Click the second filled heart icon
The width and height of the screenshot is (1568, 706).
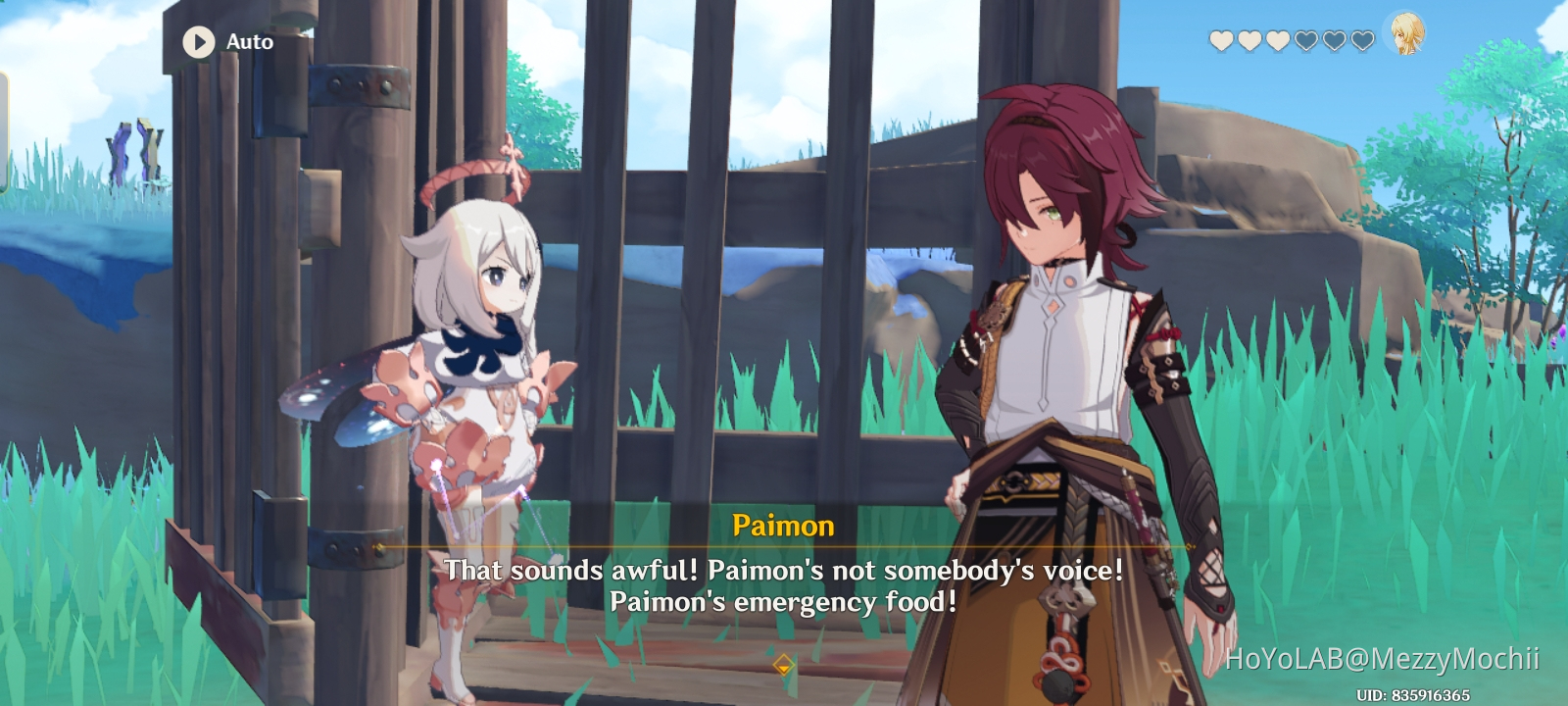point(1249,41)
